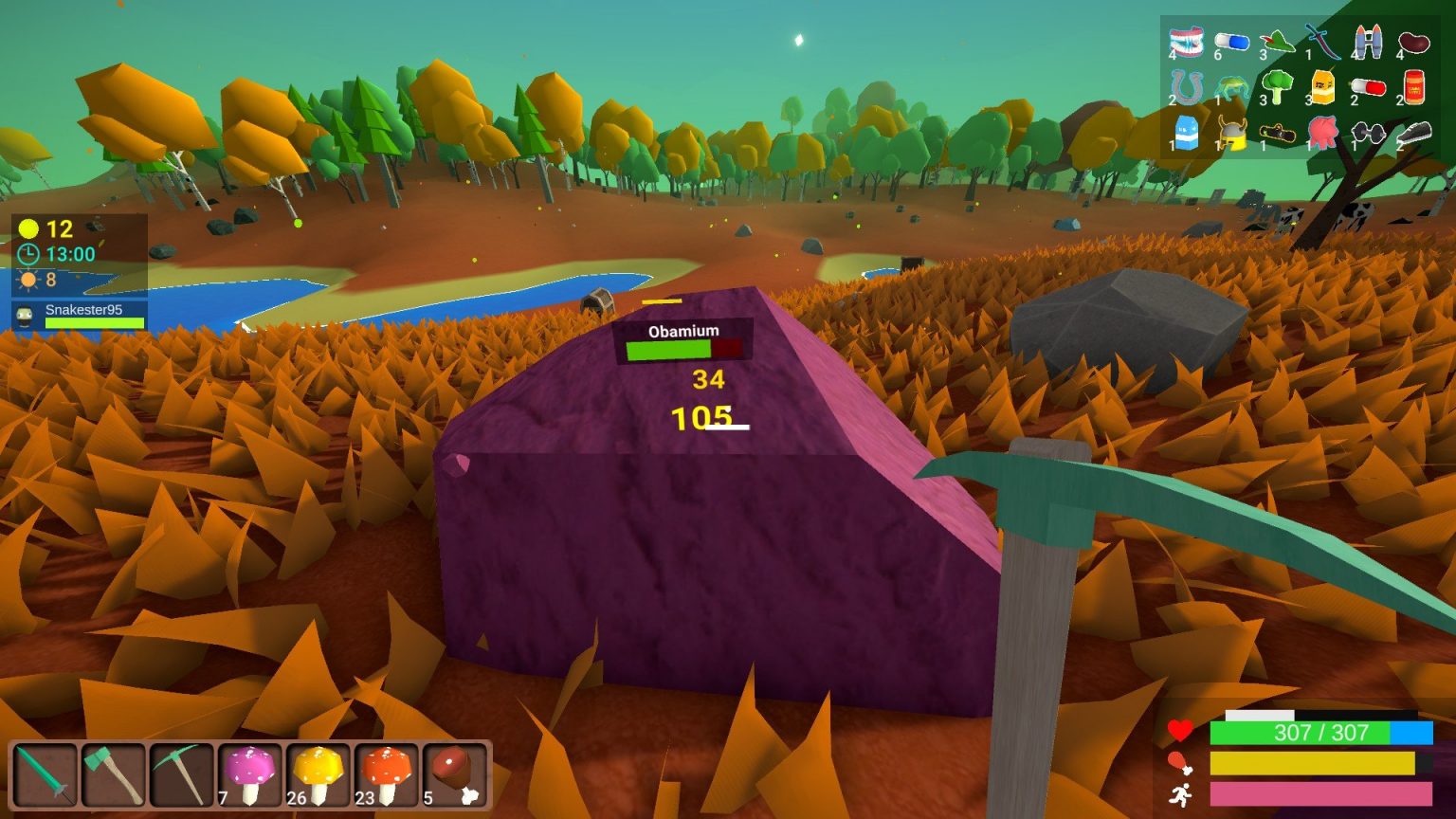The width and height of the screenshot is (1456, 819).
Task: Click the 307 / 307 health display
Action: [1320, 731]
